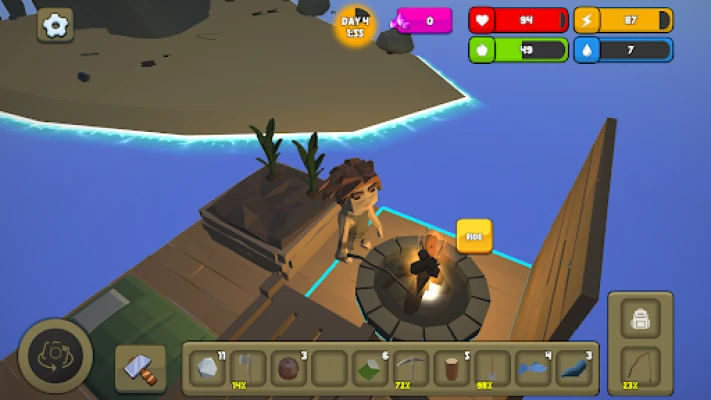Equip the pickaxe from the hotbar
Viewport: 711px width, 400px height.
(x=411, y=368)
